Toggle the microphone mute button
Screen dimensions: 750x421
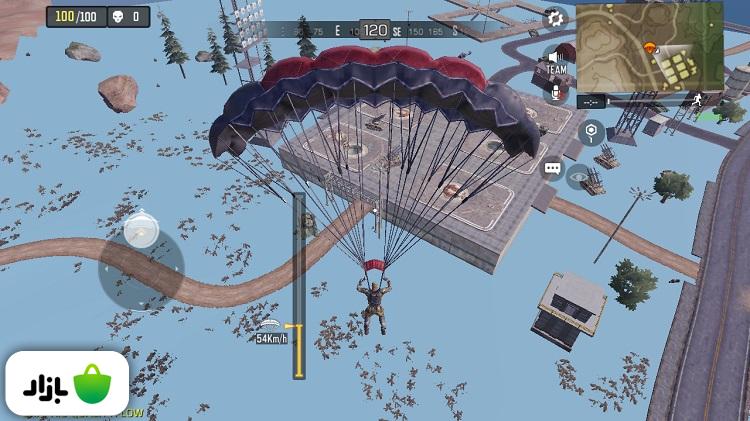point(556,92)
